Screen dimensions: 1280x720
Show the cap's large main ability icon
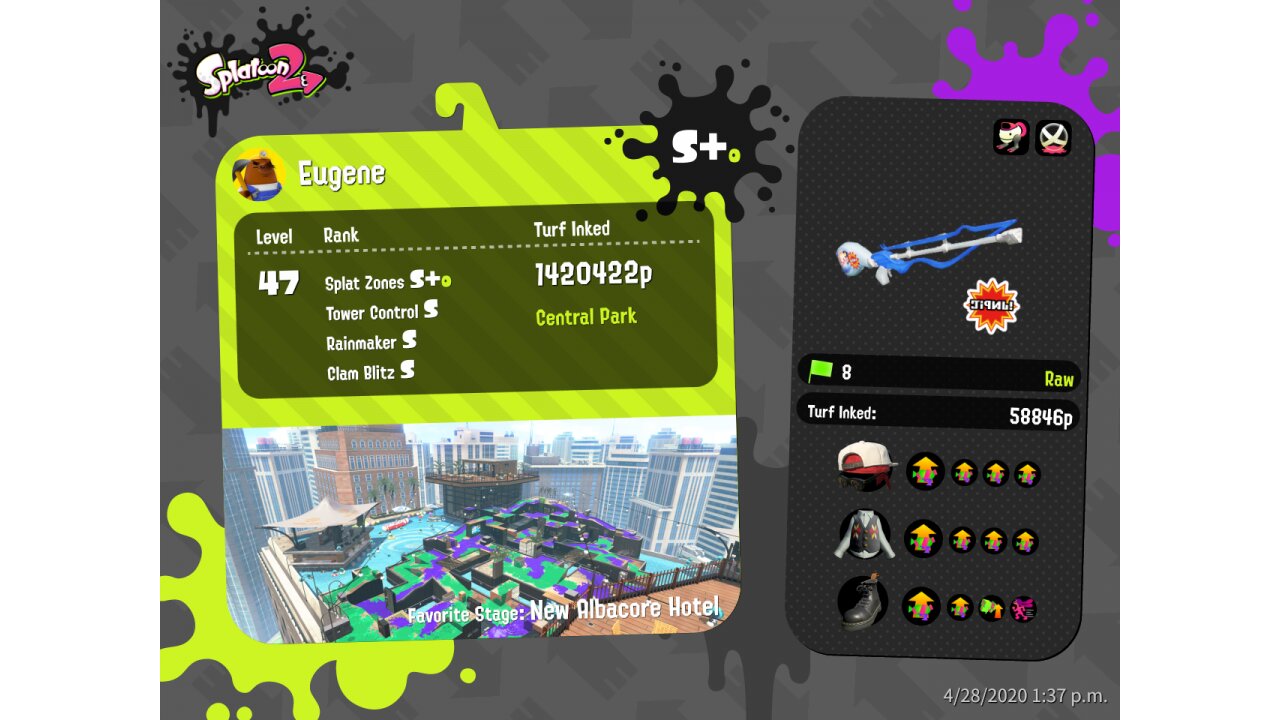925,472
